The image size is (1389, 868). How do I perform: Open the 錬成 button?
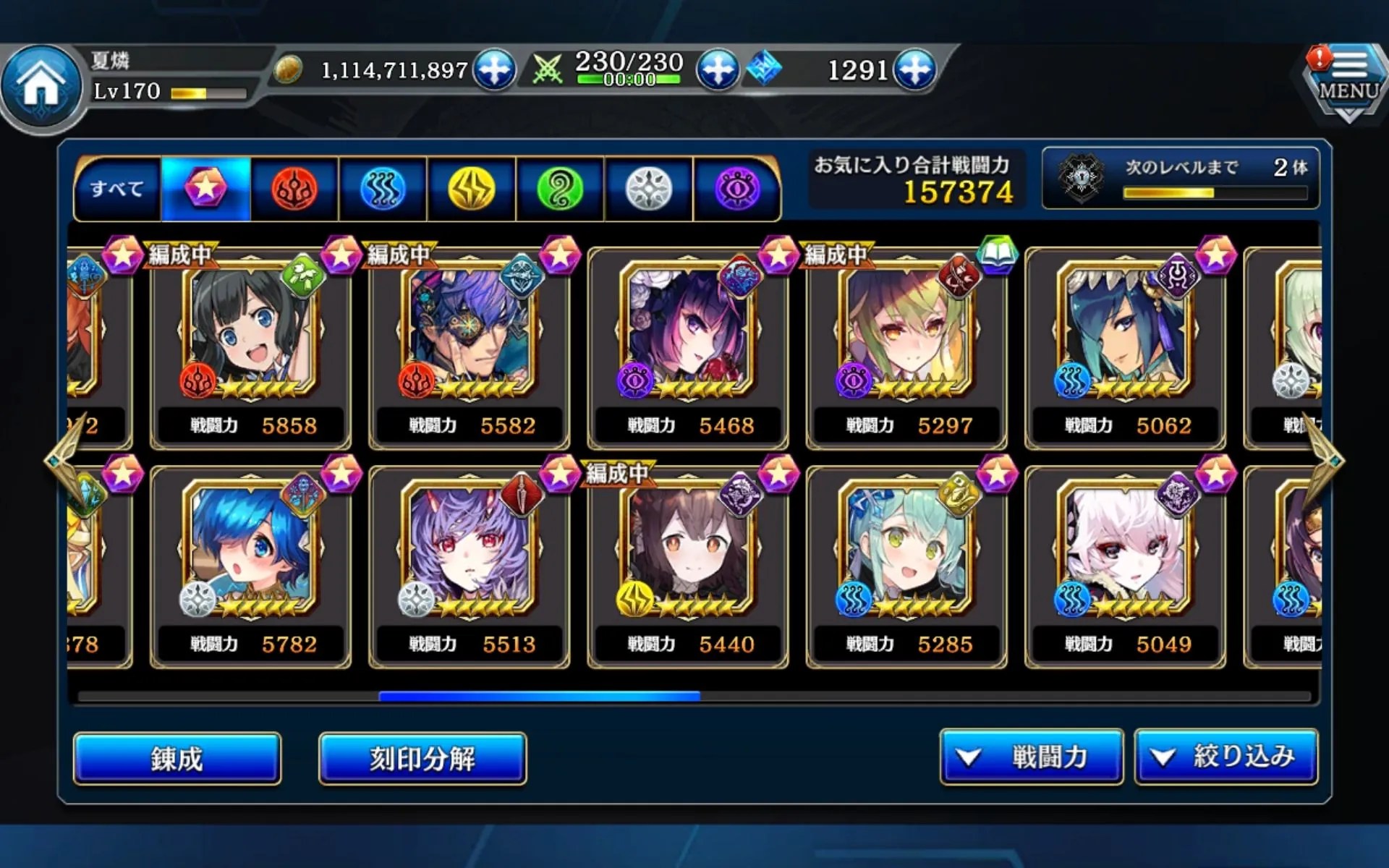coord(177,758)
